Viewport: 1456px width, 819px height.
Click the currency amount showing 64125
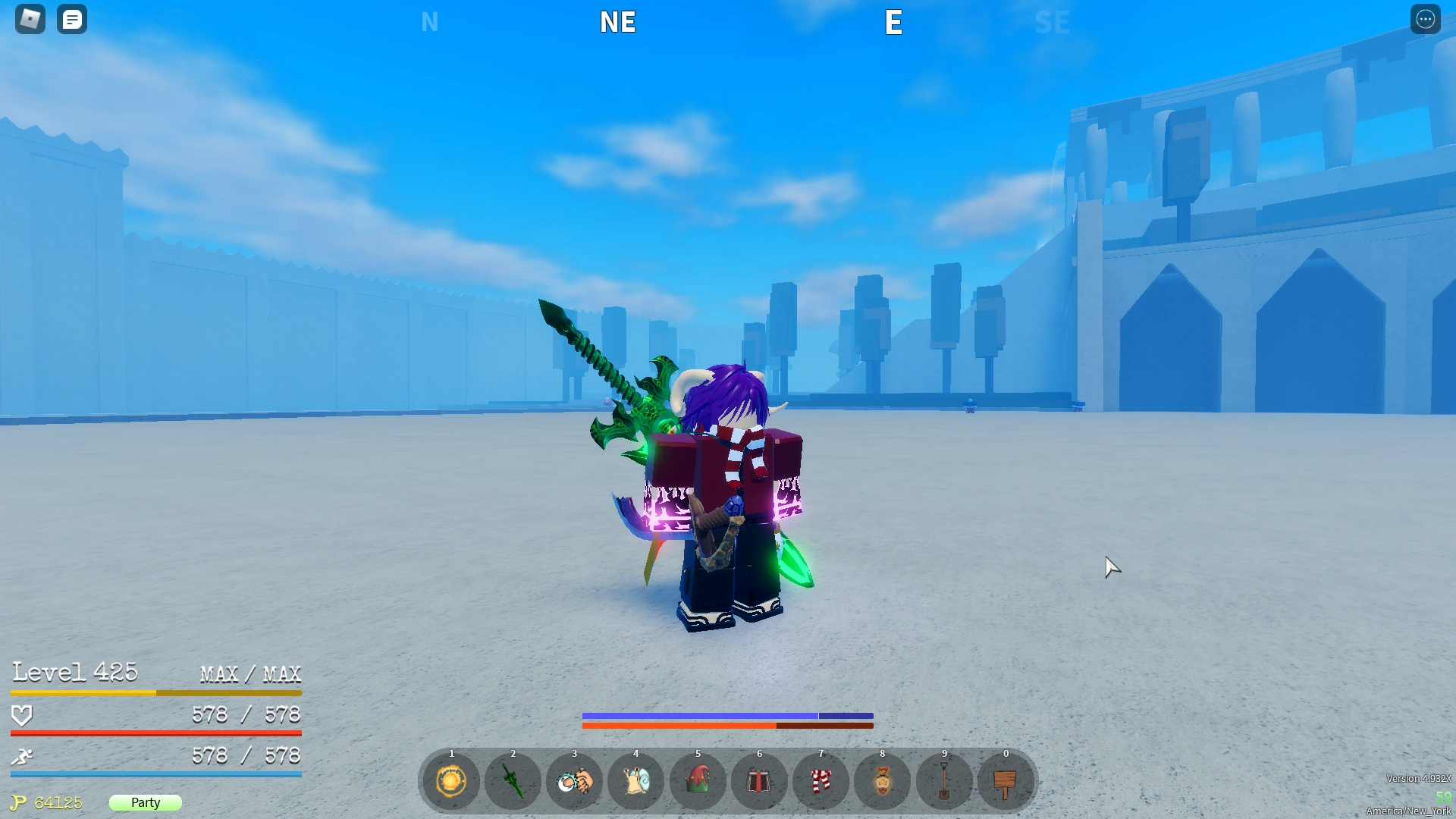[x=57, y=802]
